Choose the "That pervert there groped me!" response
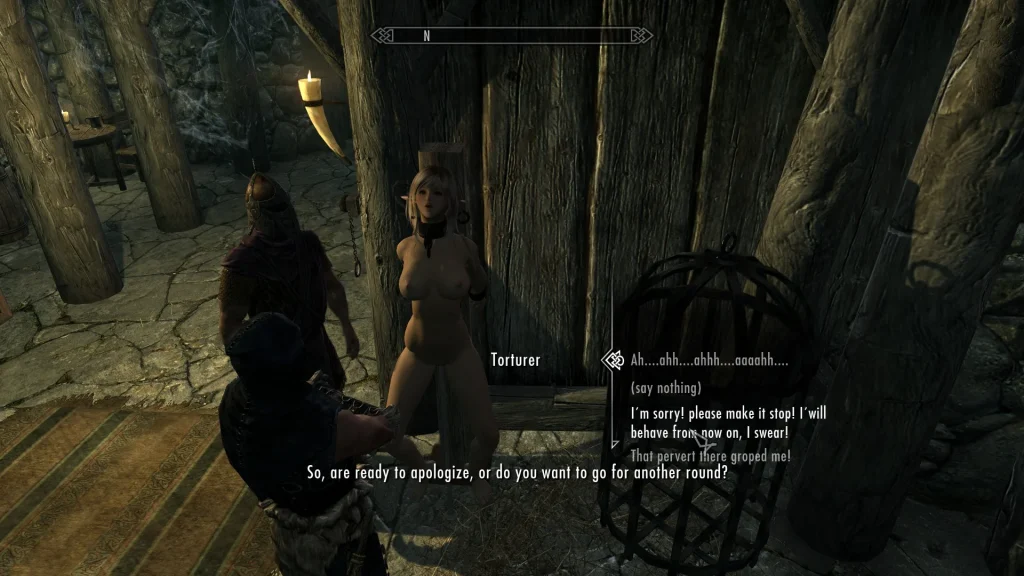 click(x=710, y=456)
